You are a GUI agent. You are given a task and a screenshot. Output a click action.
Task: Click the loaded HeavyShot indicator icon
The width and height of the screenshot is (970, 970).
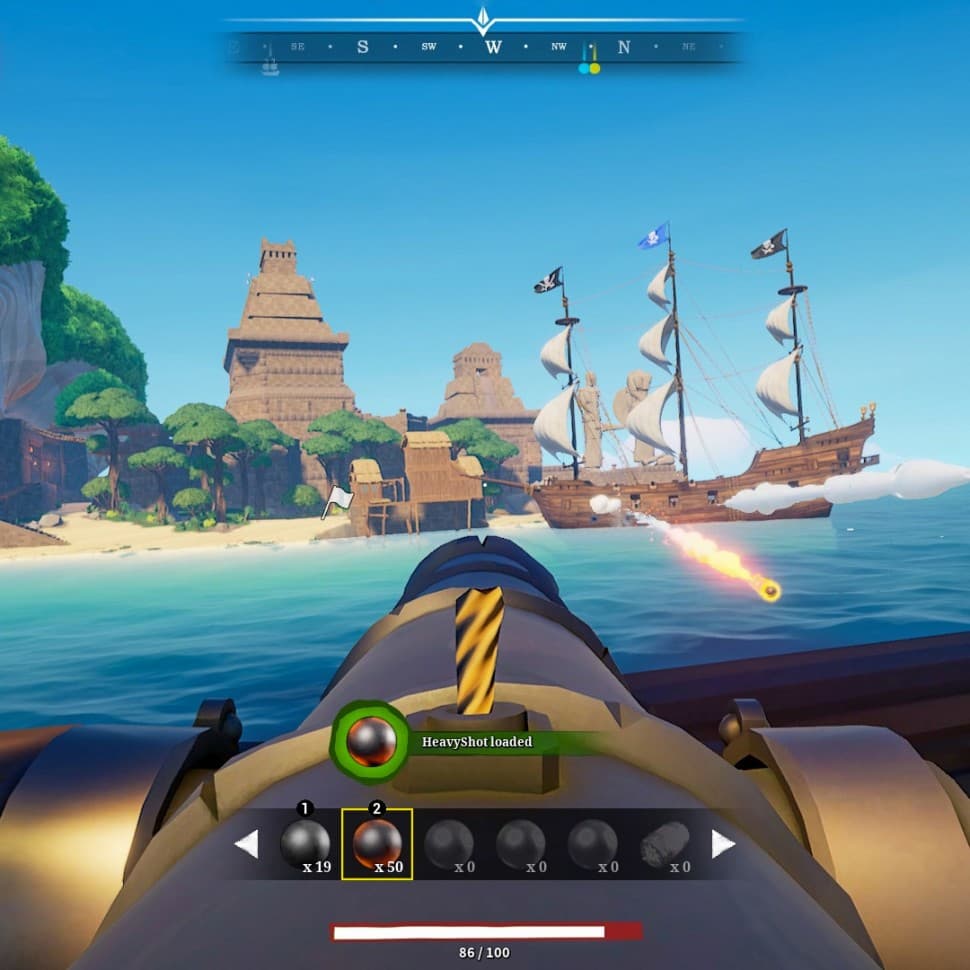point(371,742)
